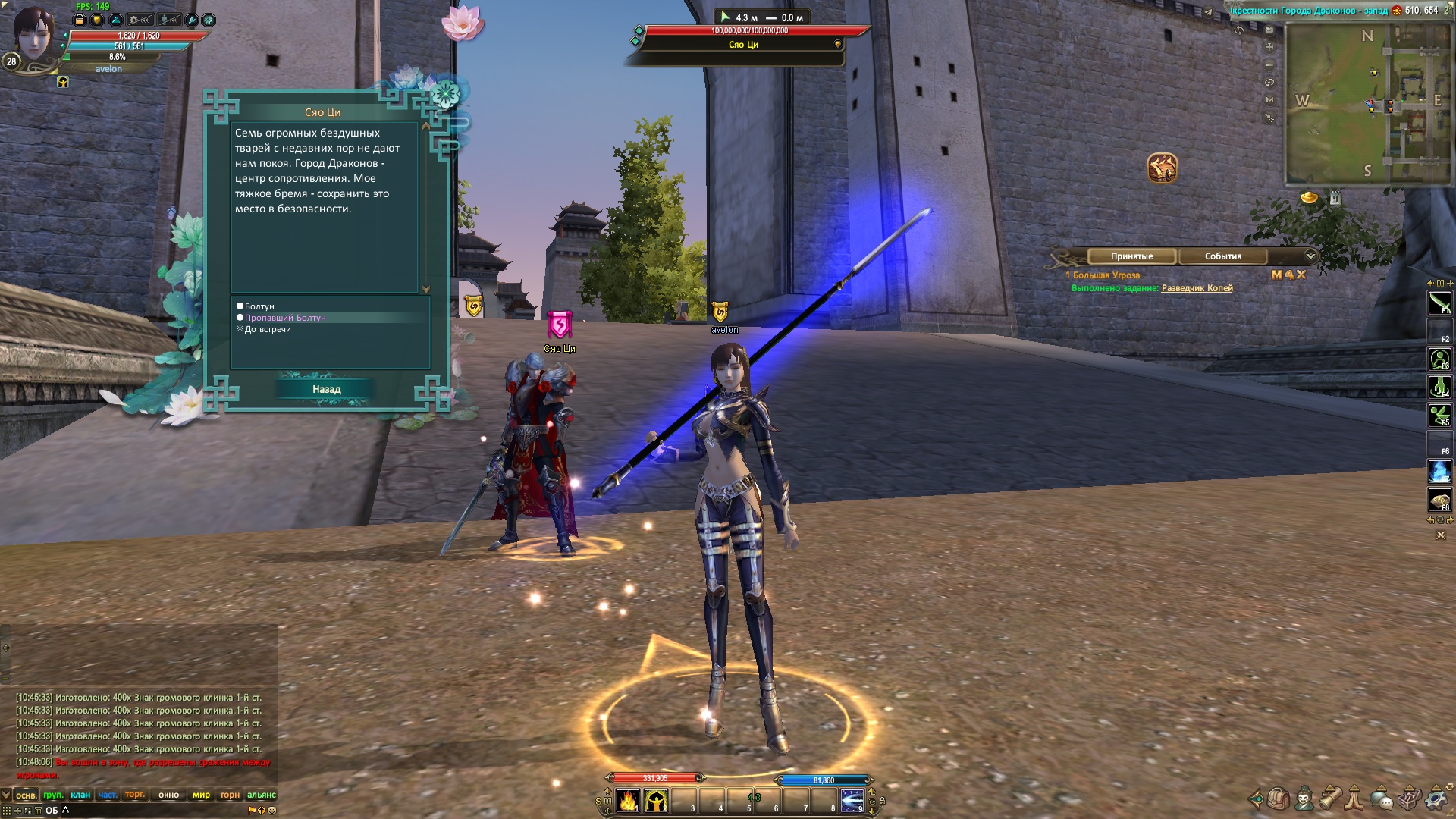Screen dimensions: 1456x819
Task: Switch chat to the мир channel
Action: 201,795
